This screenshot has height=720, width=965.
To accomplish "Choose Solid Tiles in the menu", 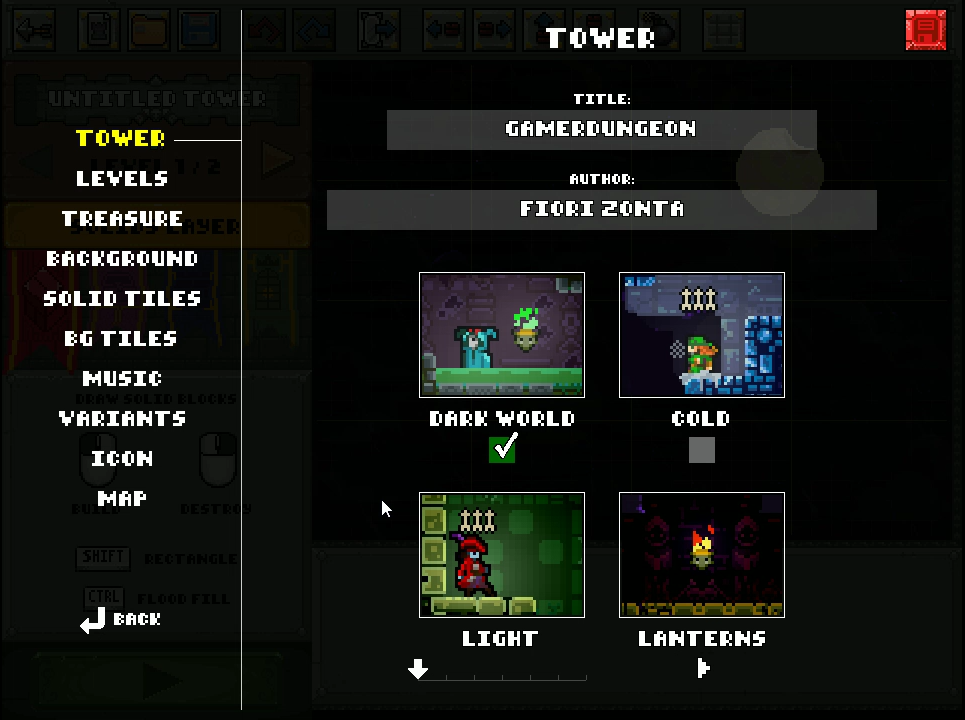I will click(x=122, y=299).
